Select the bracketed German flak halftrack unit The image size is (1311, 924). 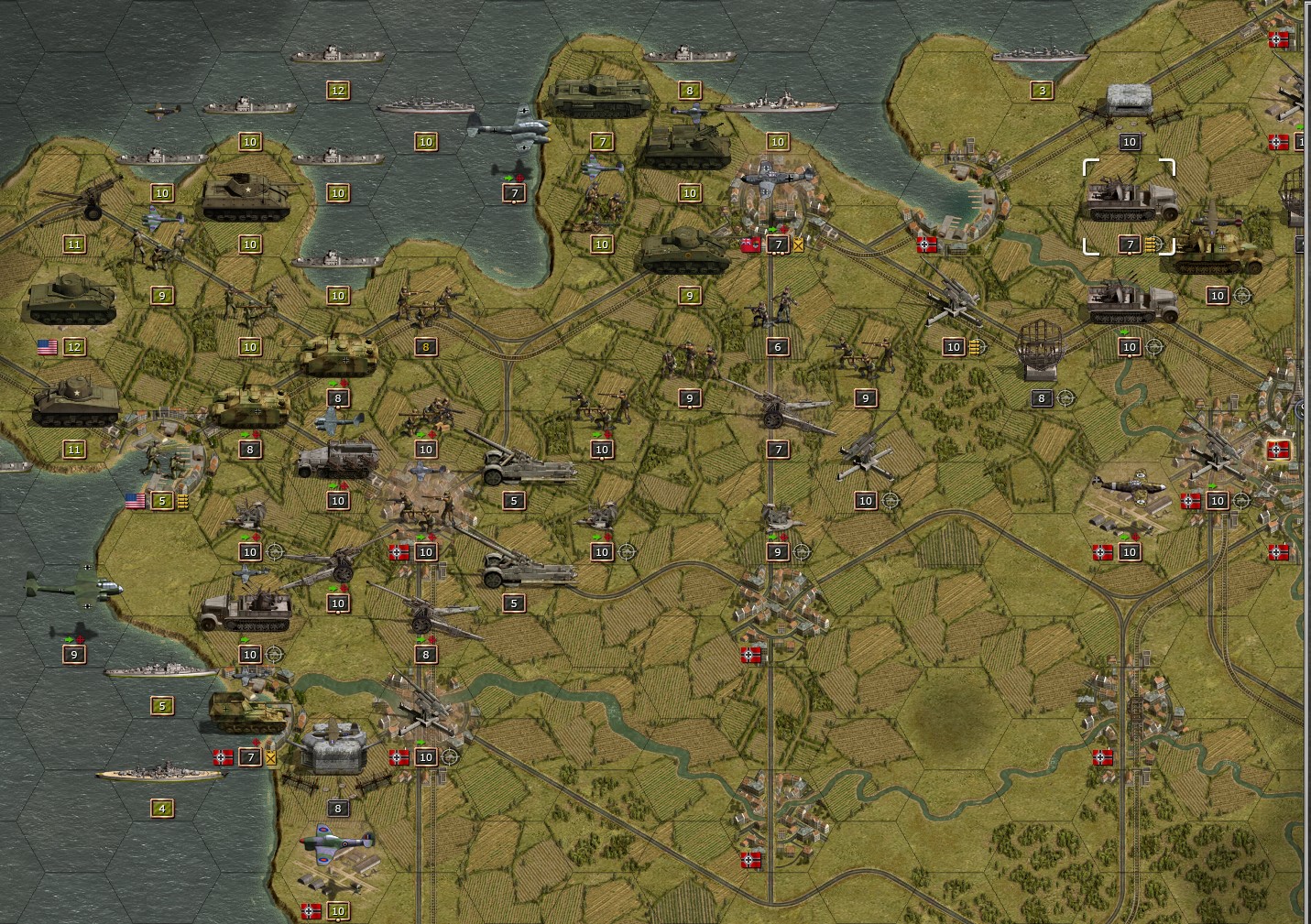(x=1127, y=203)
